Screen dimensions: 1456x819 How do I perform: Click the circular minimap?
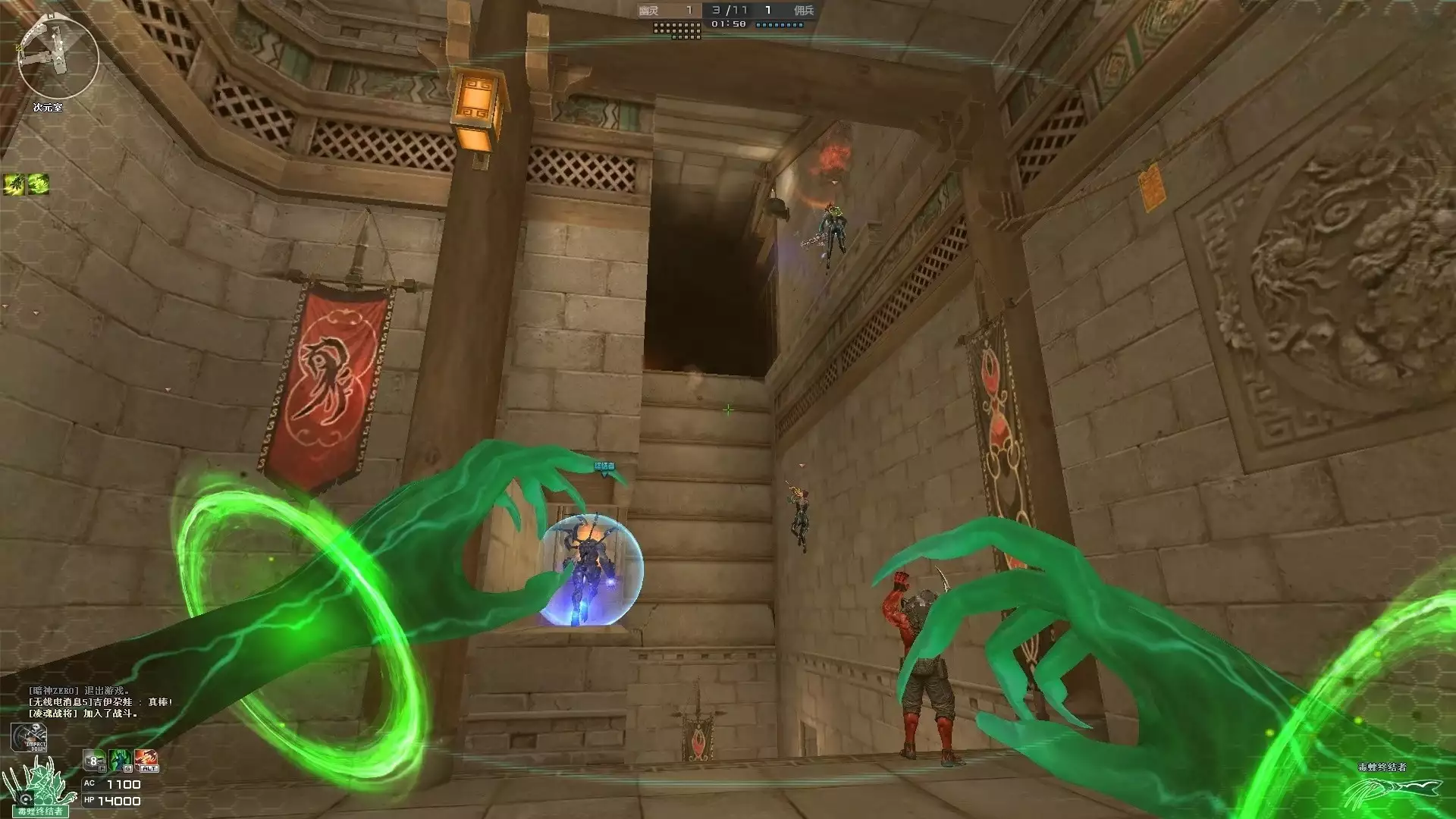[58, 59]
